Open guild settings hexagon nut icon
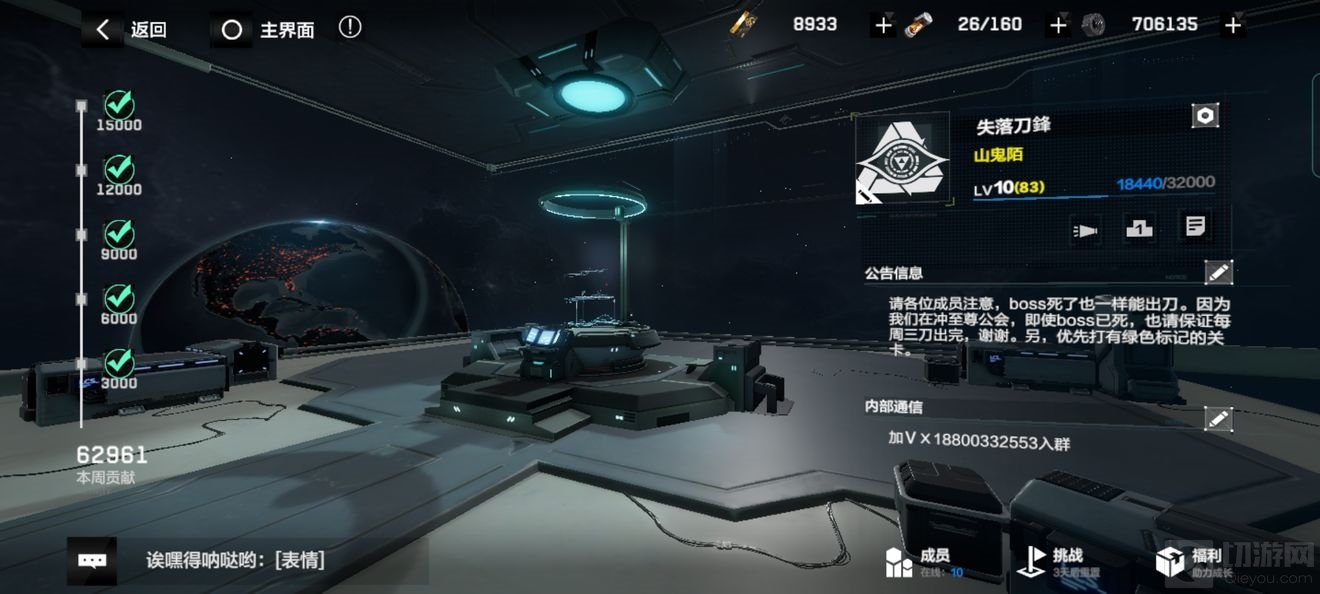Viewport: 1320px width, 594px height. 1205,116
